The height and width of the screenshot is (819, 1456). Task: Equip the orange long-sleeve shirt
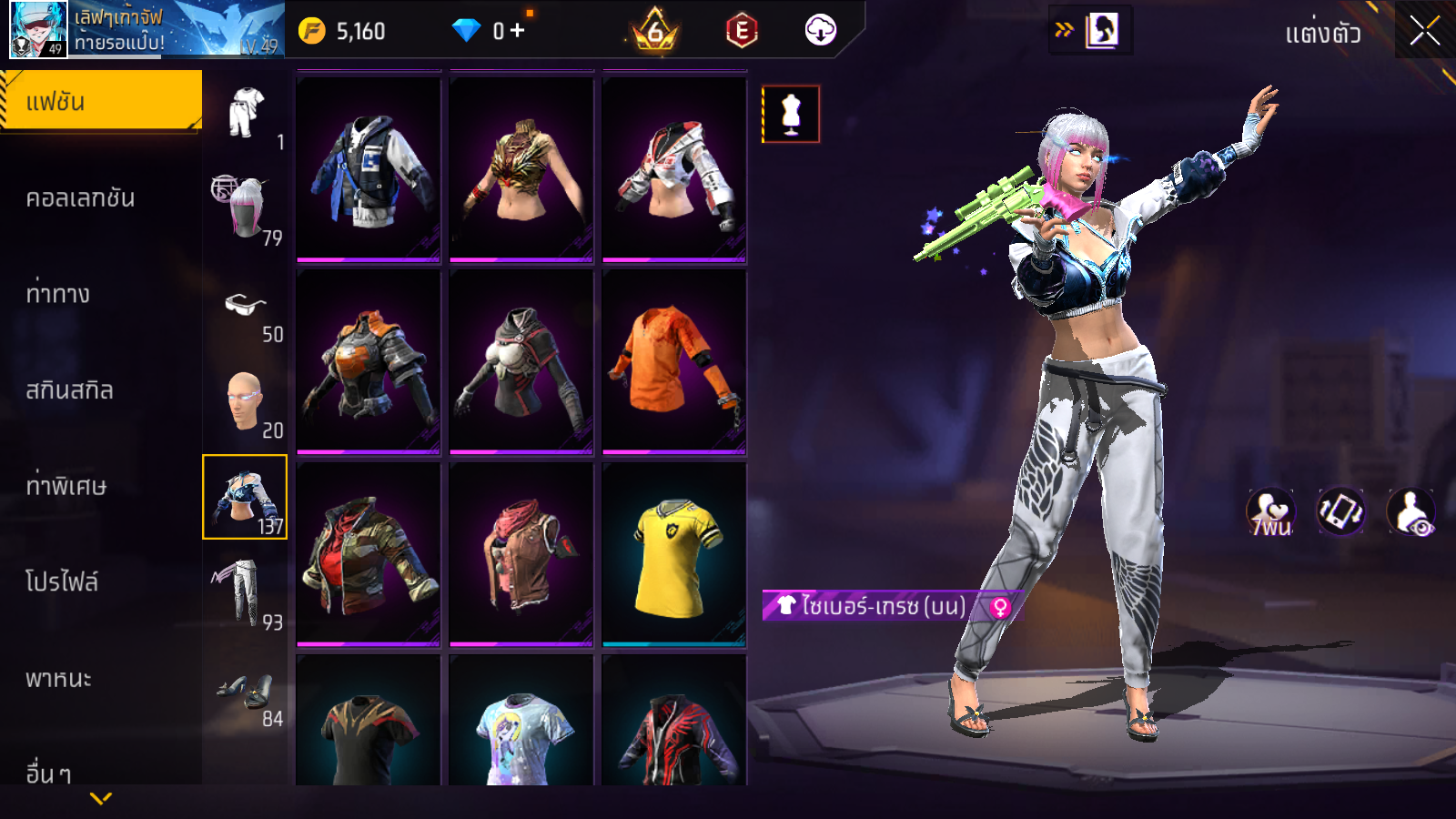[x=674, y=361]
